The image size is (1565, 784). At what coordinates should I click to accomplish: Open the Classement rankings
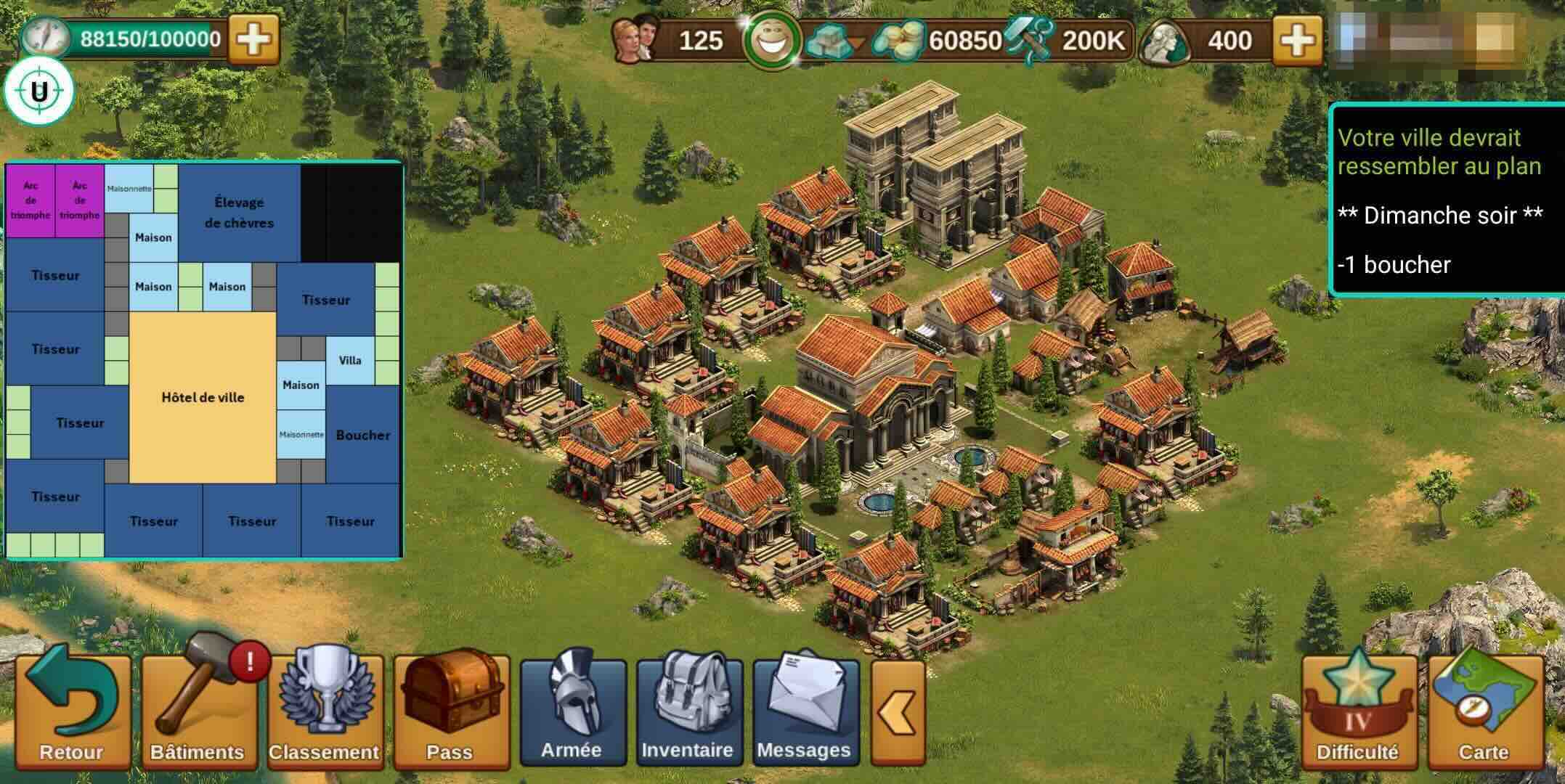click(324, 711)
